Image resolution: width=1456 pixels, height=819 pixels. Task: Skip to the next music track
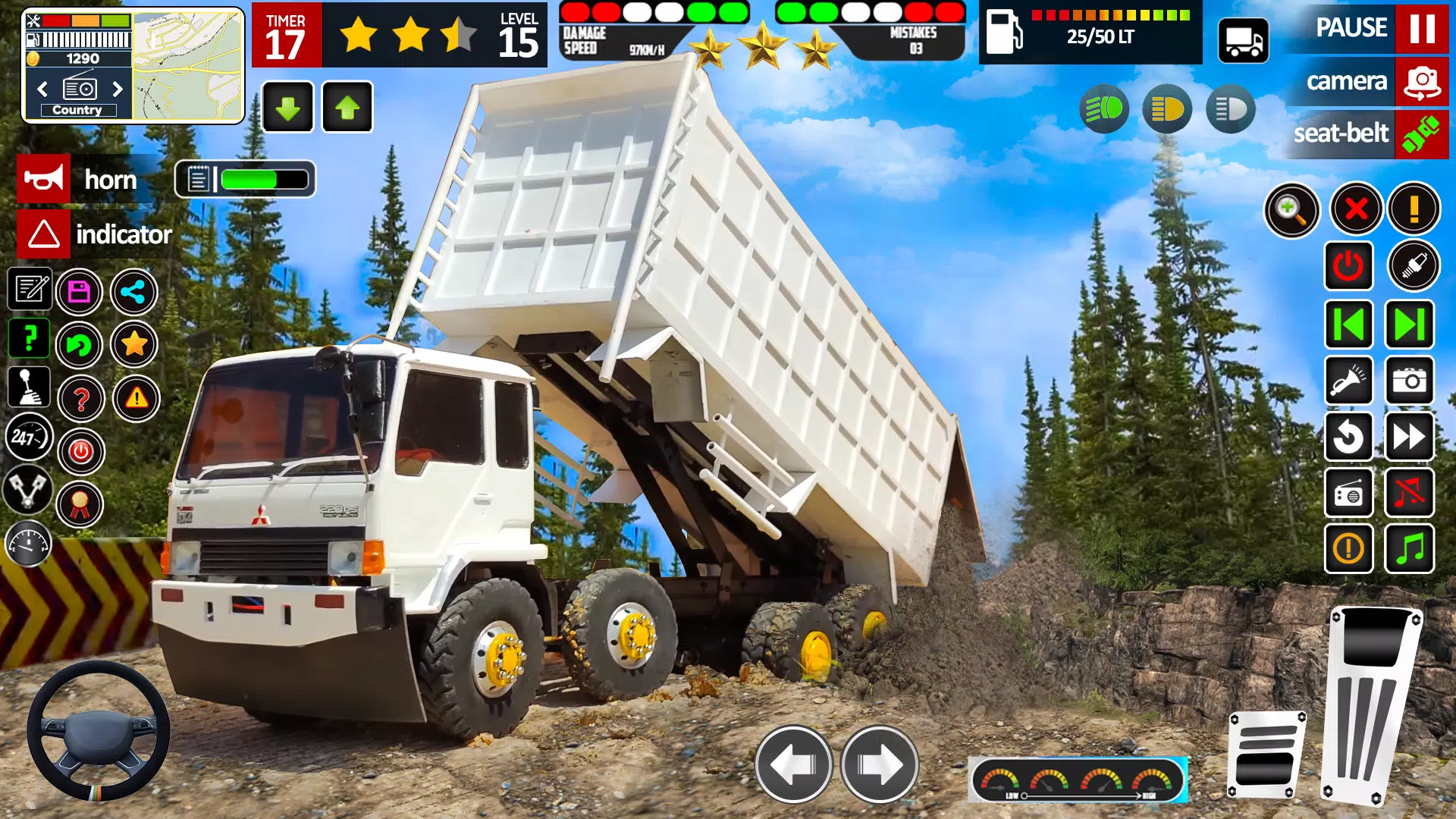[1409, 325]
